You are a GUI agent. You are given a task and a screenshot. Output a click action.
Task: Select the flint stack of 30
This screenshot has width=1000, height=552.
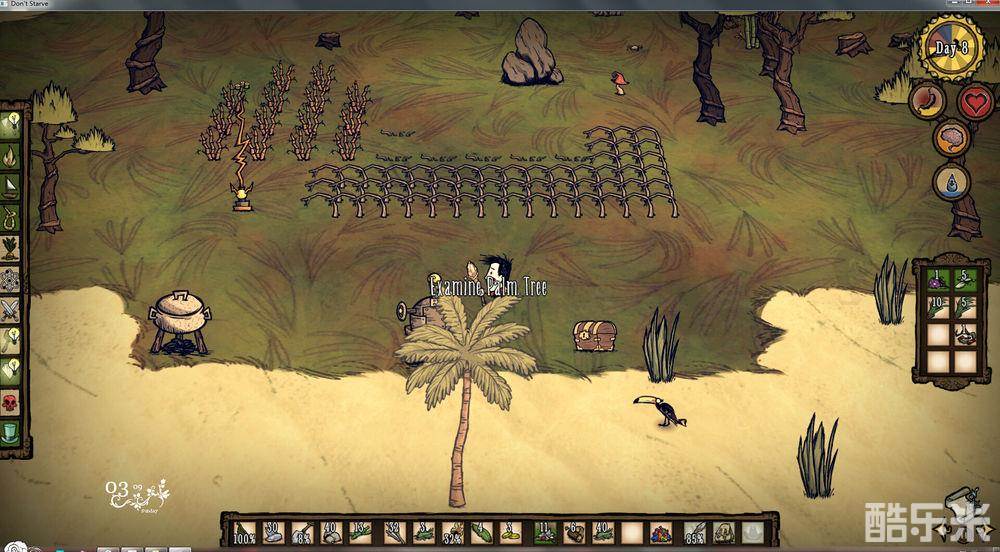point(272,532)
